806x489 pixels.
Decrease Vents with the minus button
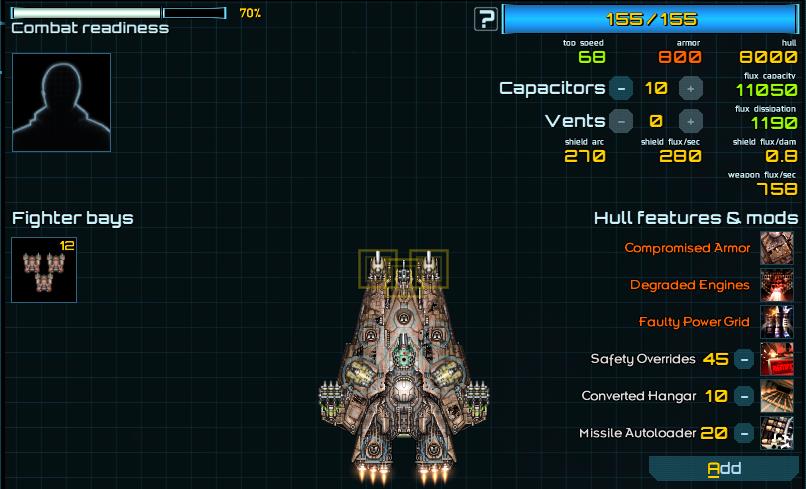click(621, 121)
